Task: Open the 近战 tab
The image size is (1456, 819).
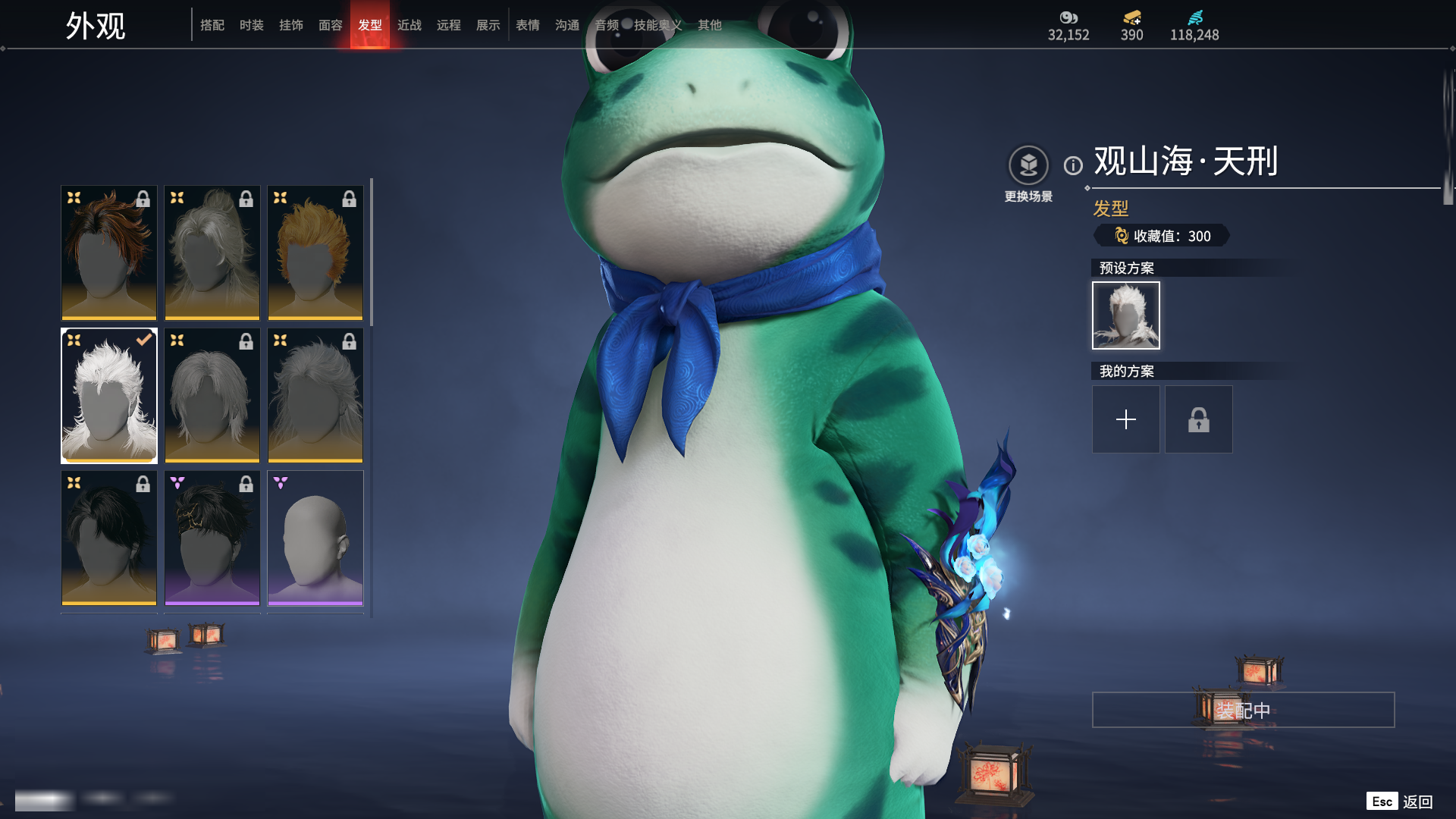Action: (409, 25)
